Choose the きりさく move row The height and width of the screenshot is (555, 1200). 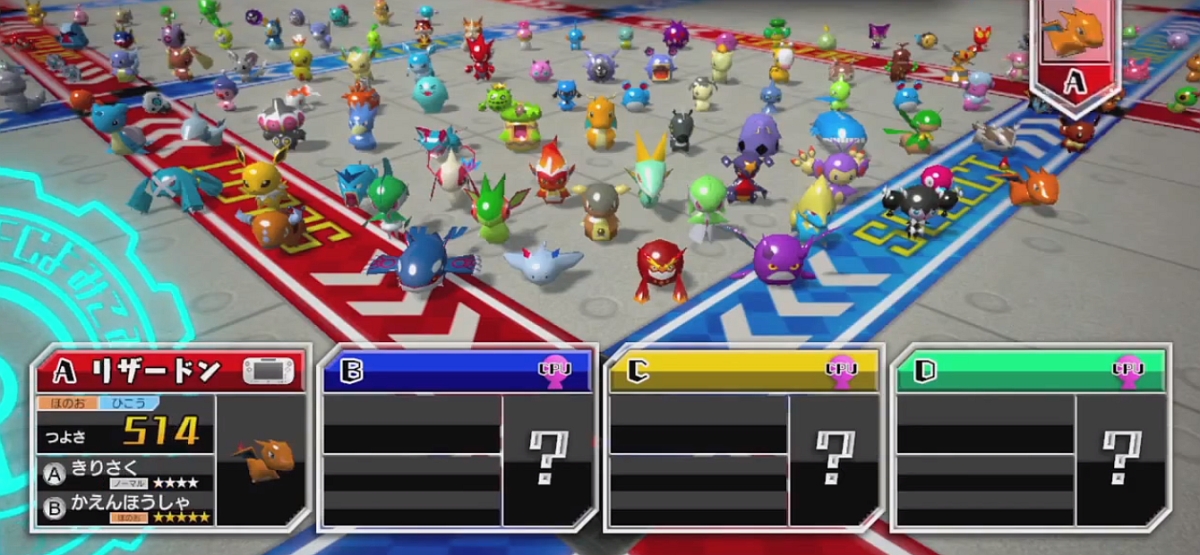(x=125, y=473)
